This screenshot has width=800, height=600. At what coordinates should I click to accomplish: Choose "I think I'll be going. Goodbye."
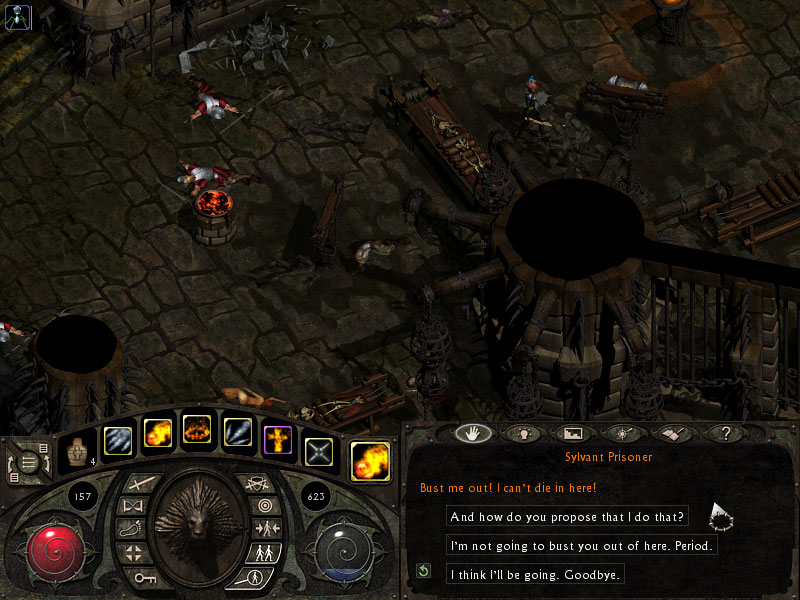[535, 574]
